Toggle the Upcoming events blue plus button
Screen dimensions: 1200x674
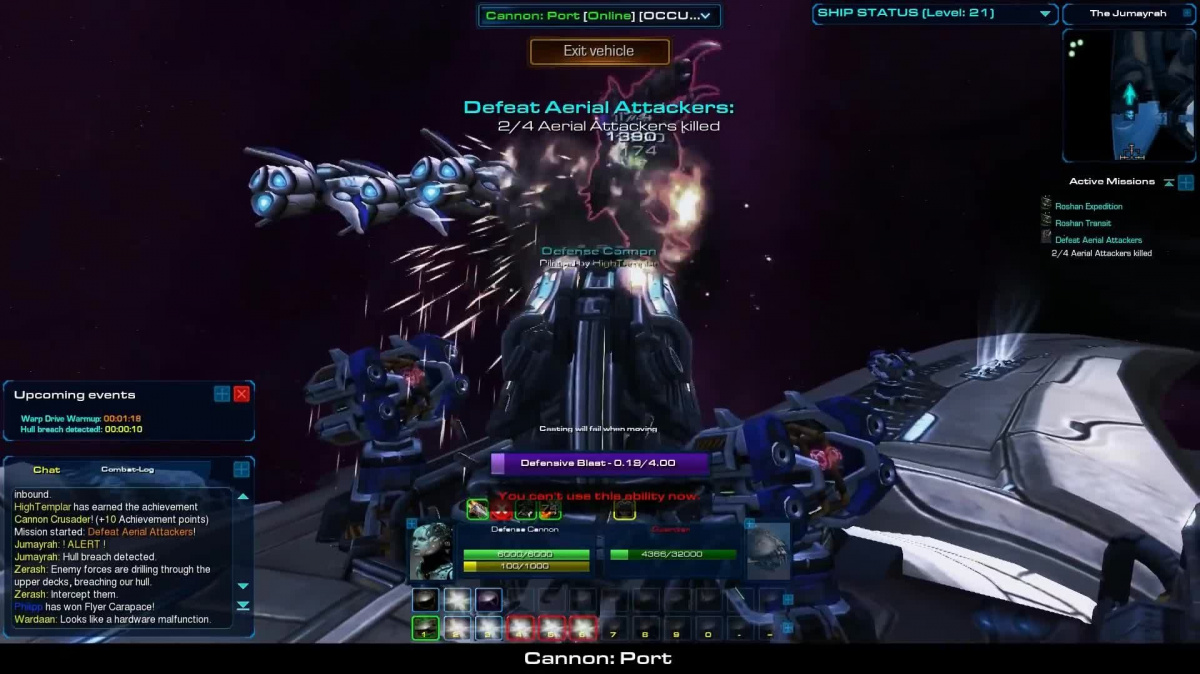tap(222, 394)
